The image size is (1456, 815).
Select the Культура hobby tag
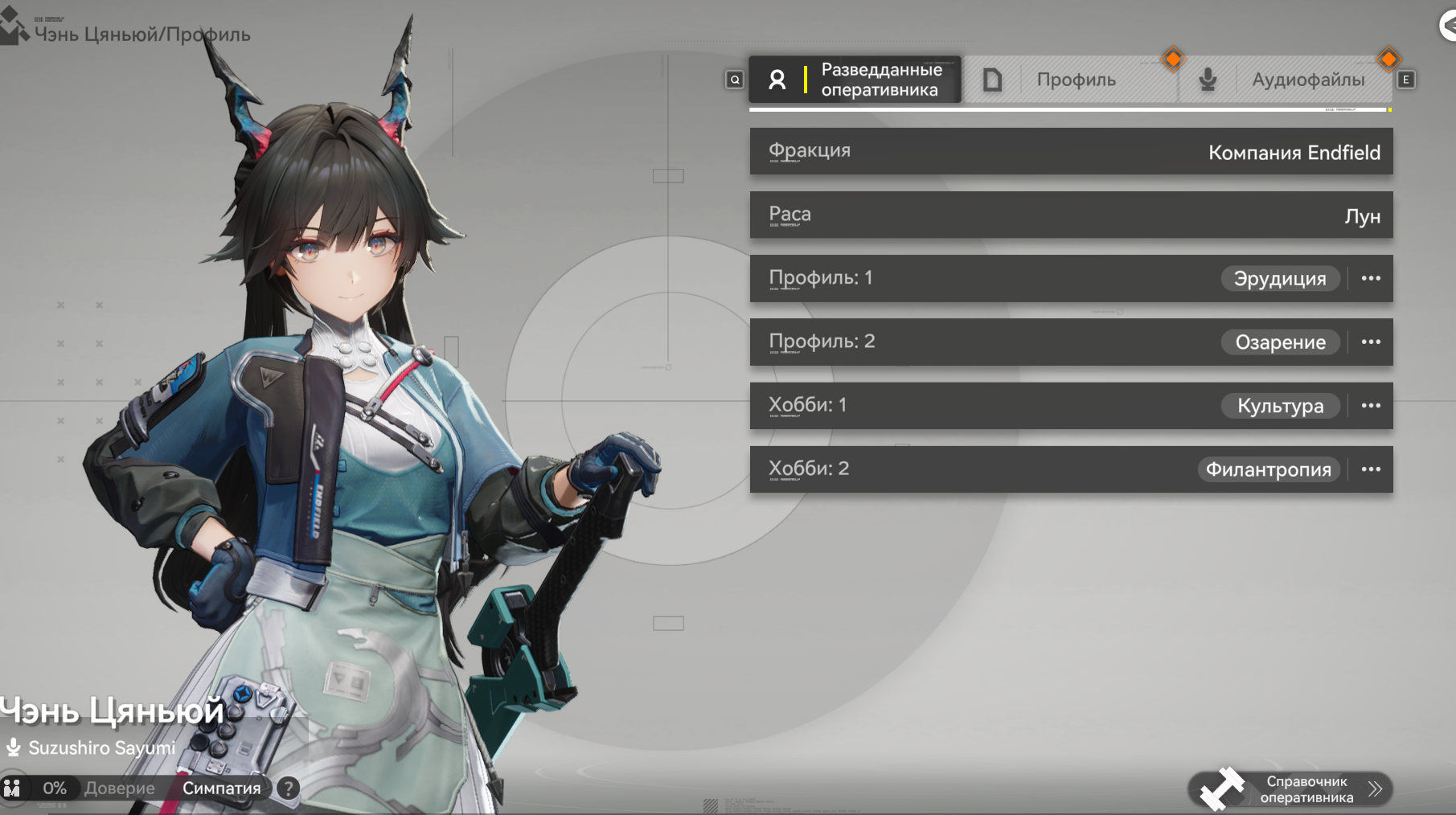click(1280, 406)
